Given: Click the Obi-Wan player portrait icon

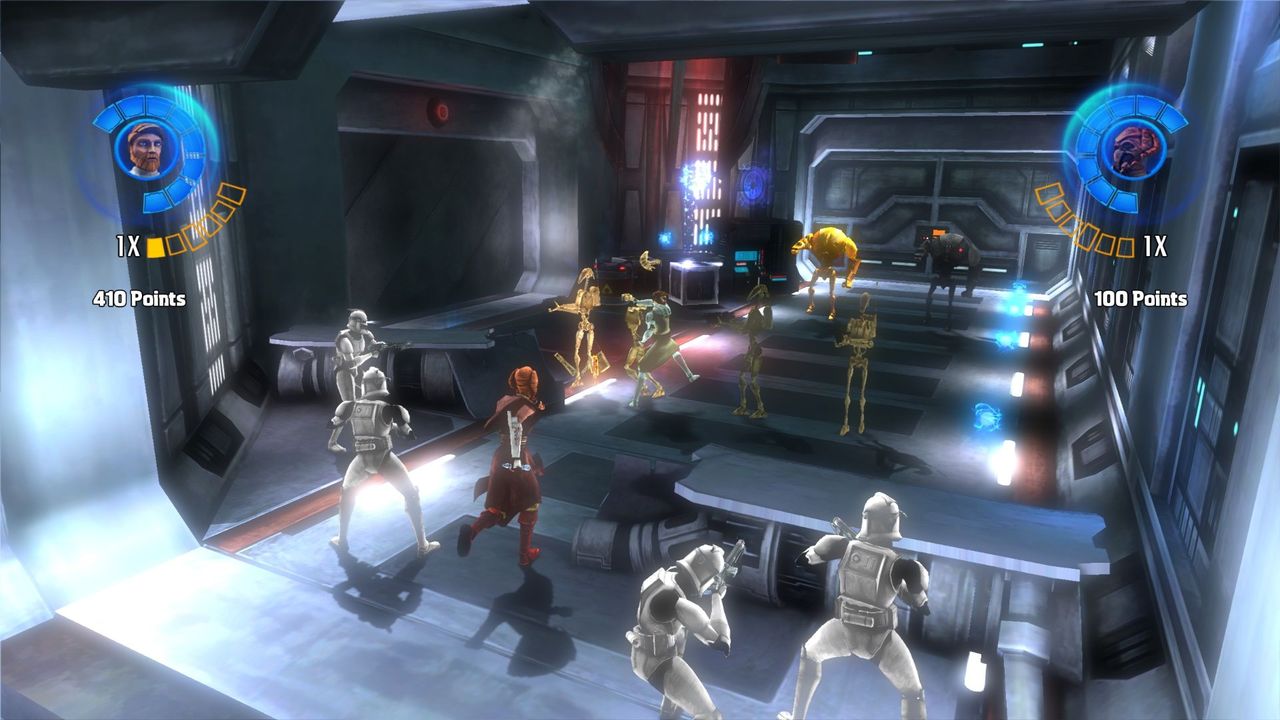Looking at the screenshot, I should coord(146,149).
